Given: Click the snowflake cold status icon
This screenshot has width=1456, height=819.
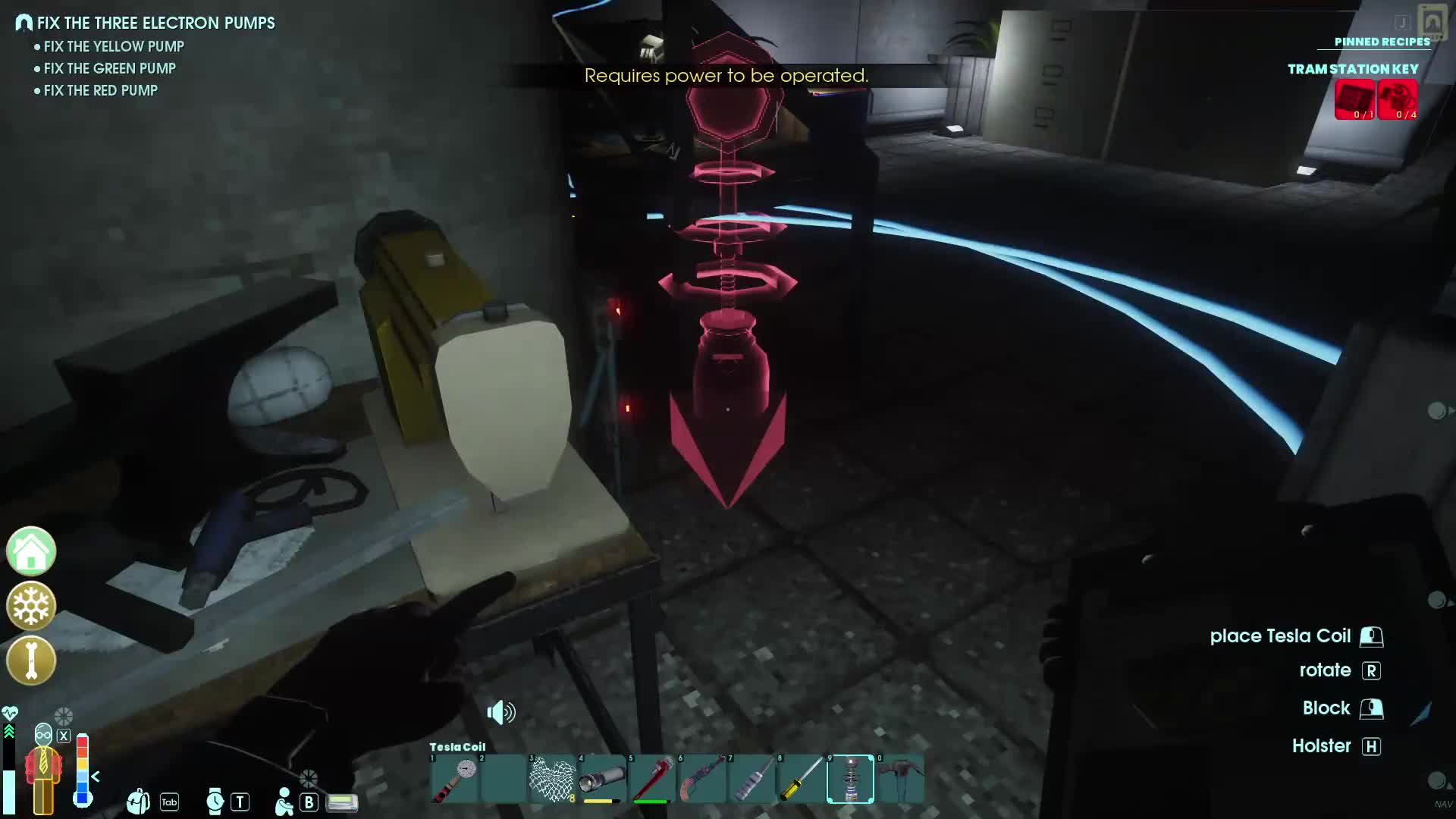Looking at the screenshot, I should click(31, 606).
